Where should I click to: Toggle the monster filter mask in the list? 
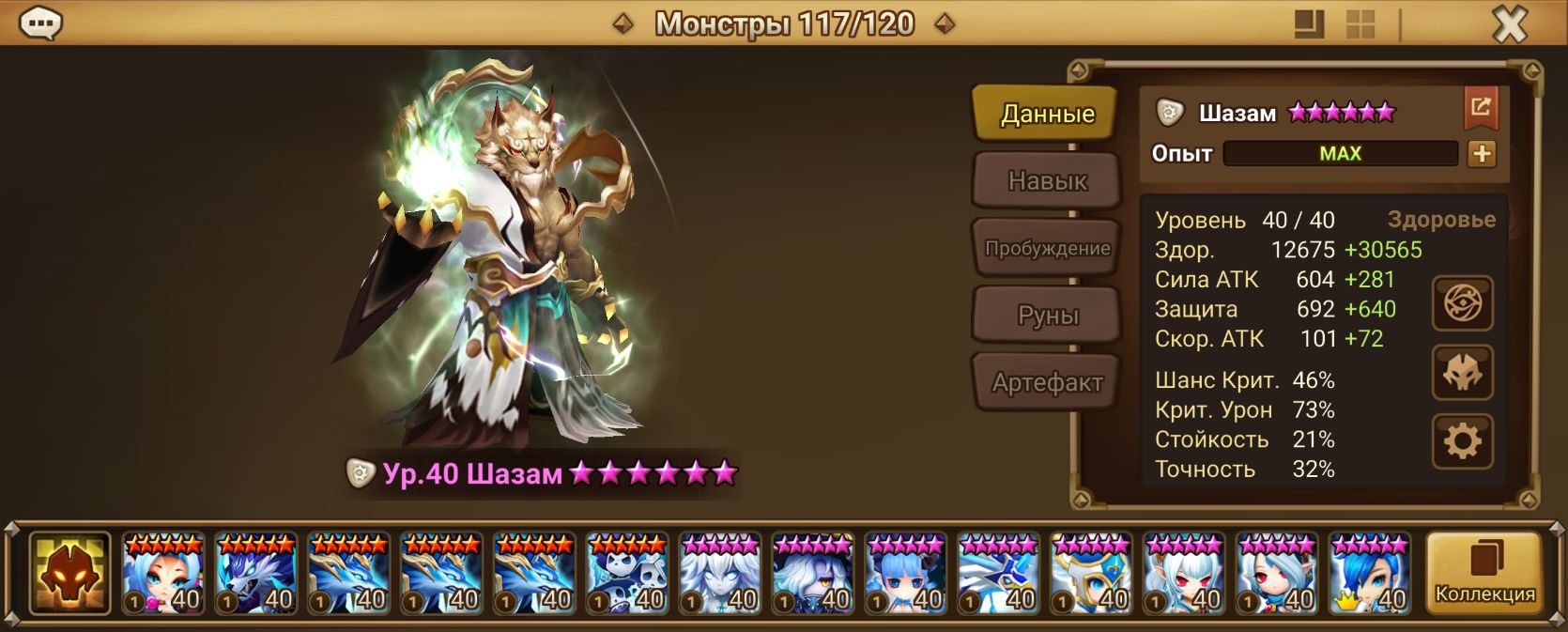(x=69, y=573)
